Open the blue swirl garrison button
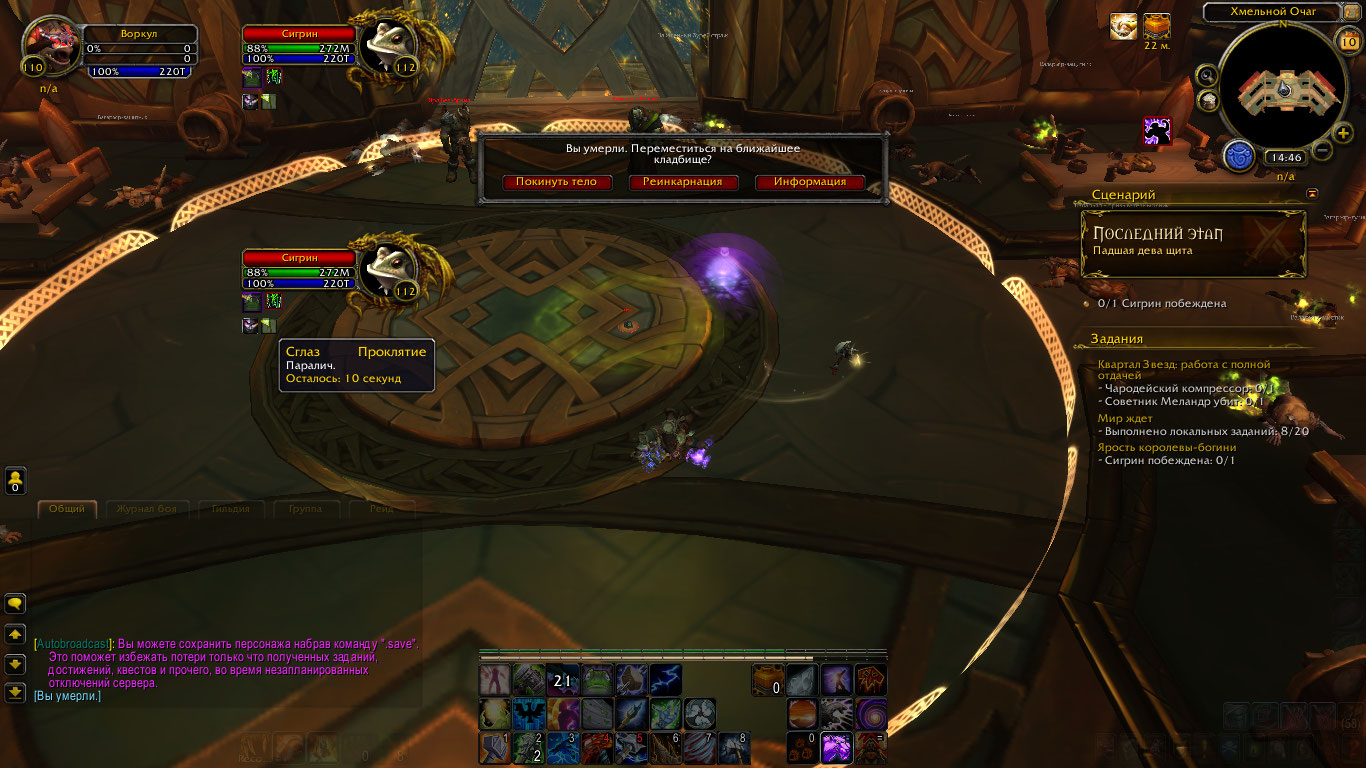Viewport: 1366px width, 768px height. [x=1238, y=156]
